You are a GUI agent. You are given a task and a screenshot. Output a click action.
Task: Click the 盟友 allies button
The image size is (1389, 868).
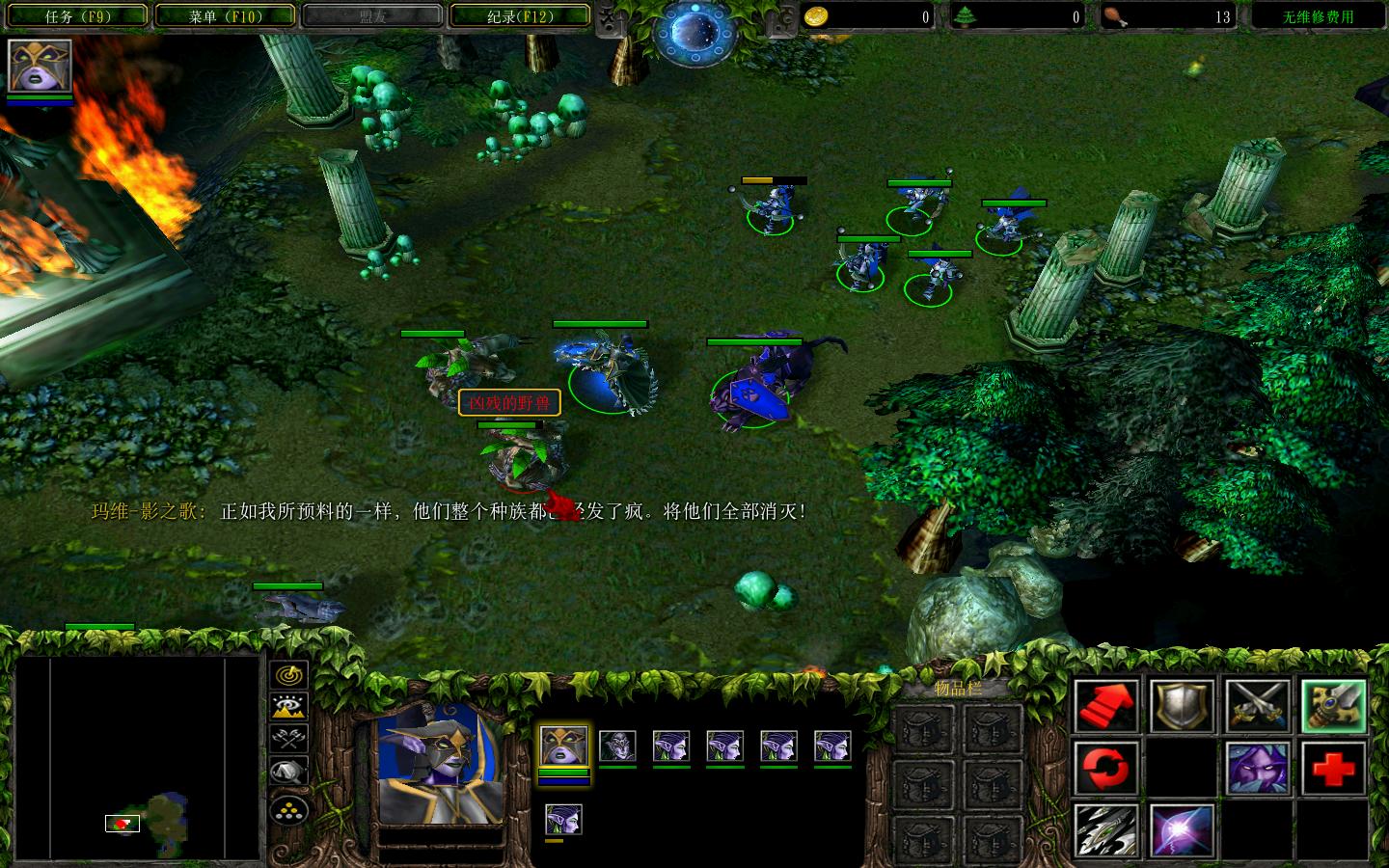point(372,15)
